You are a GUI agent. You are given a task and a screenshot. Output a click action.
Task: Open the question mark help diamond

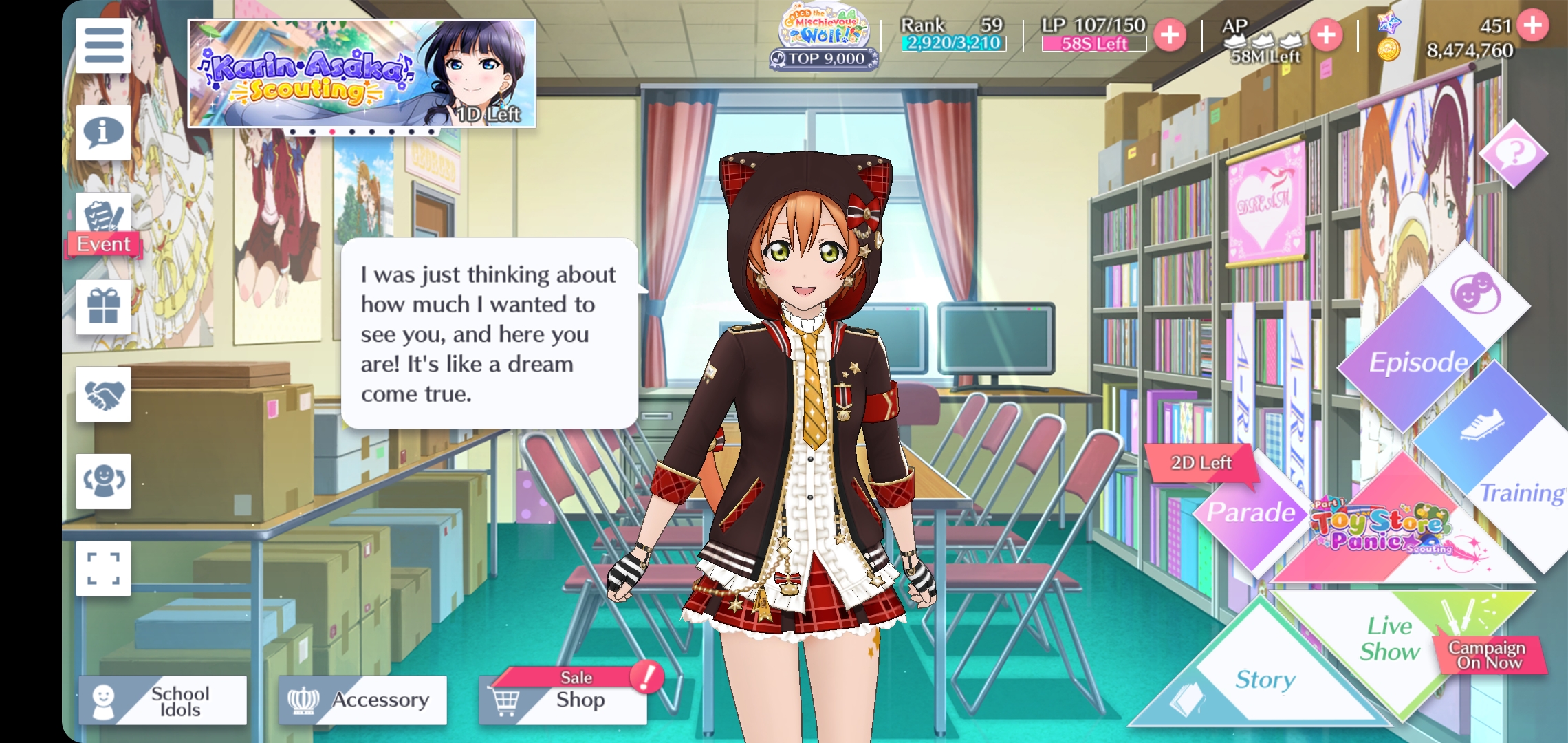pyautogui.click(x=1513, y=153)
